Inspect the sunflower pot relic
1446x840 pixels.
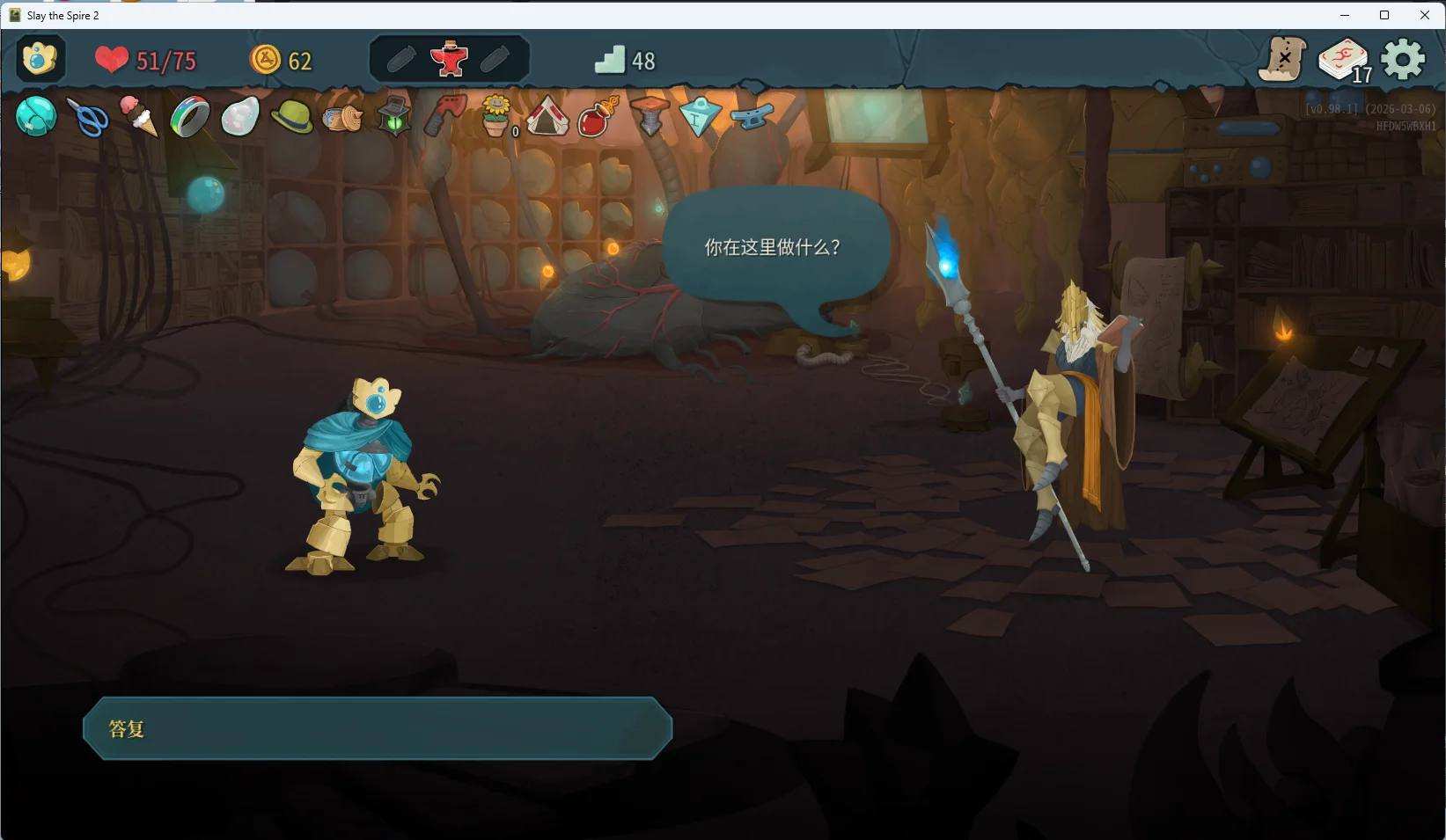coord(496,116)
